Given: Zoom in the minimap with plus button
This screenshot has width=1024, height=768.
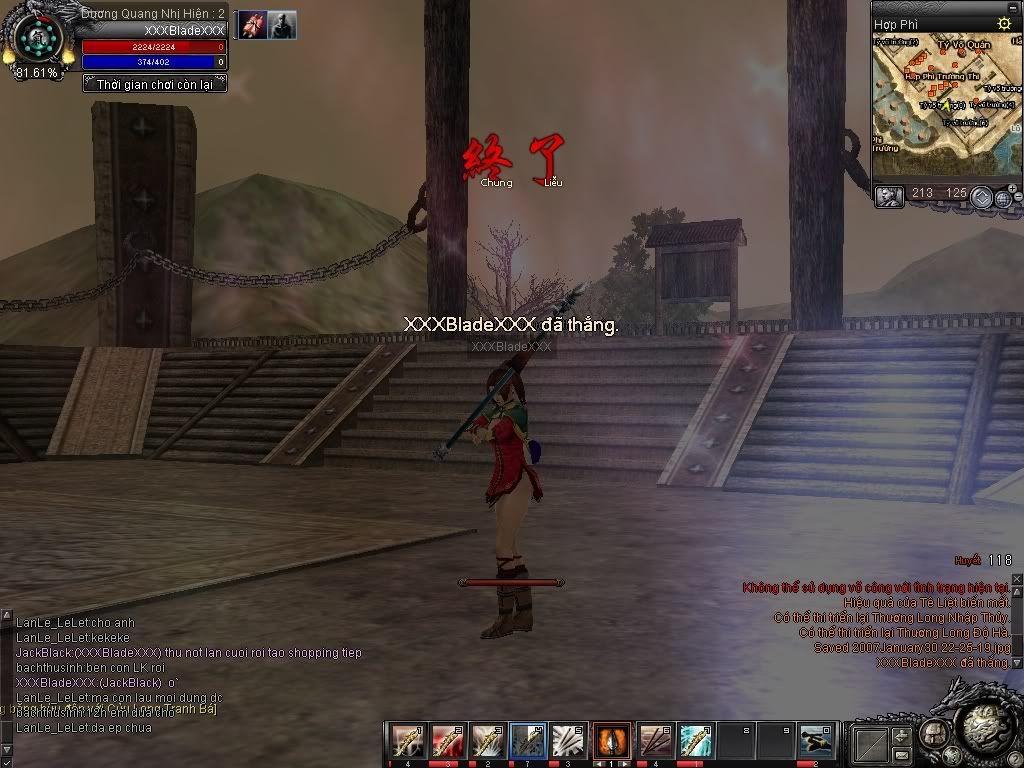Looking at the screenshot, I should (x=1012, y=188).
